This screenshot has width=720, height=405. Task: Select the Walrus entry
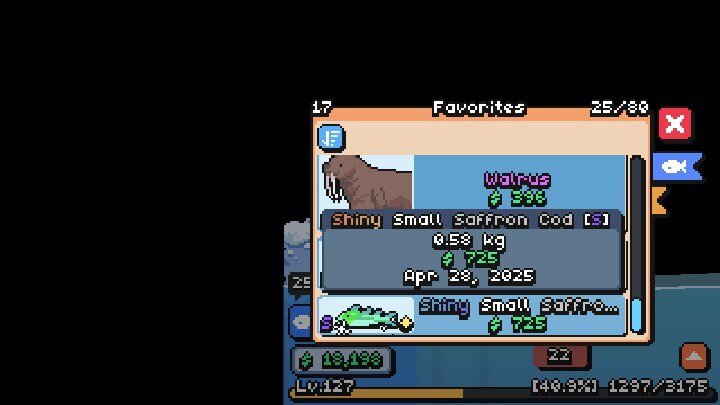470,182
